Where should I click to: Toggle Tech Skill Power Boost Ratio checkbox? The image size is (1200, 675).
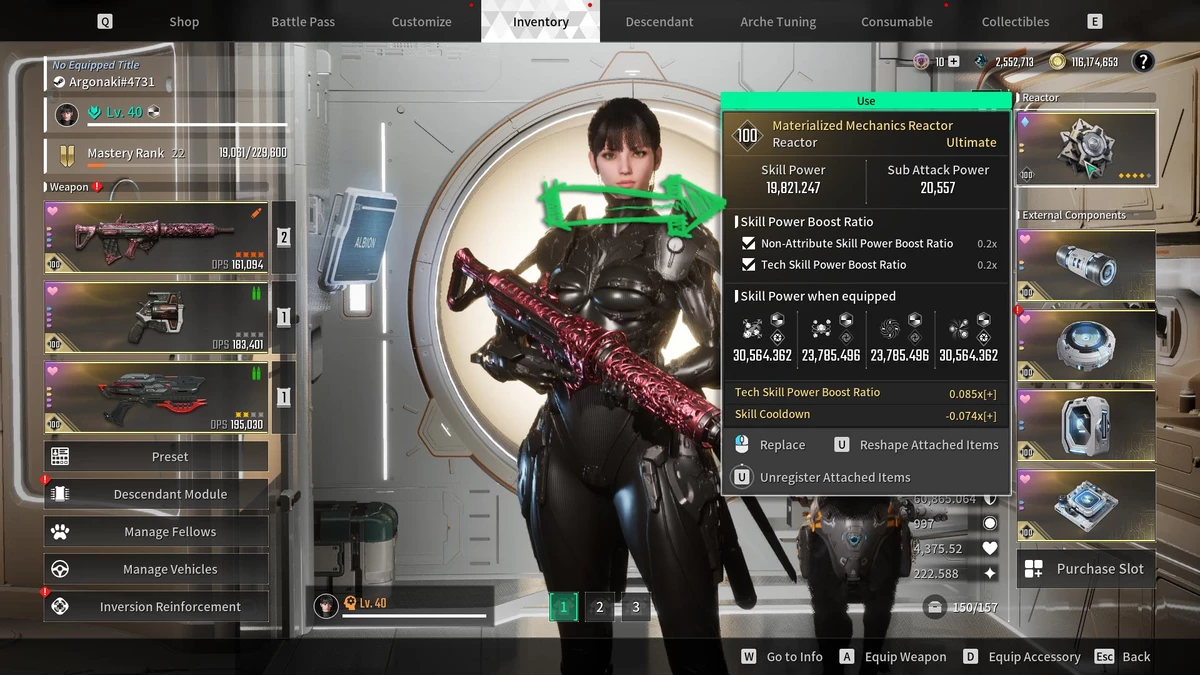(749, 265)
